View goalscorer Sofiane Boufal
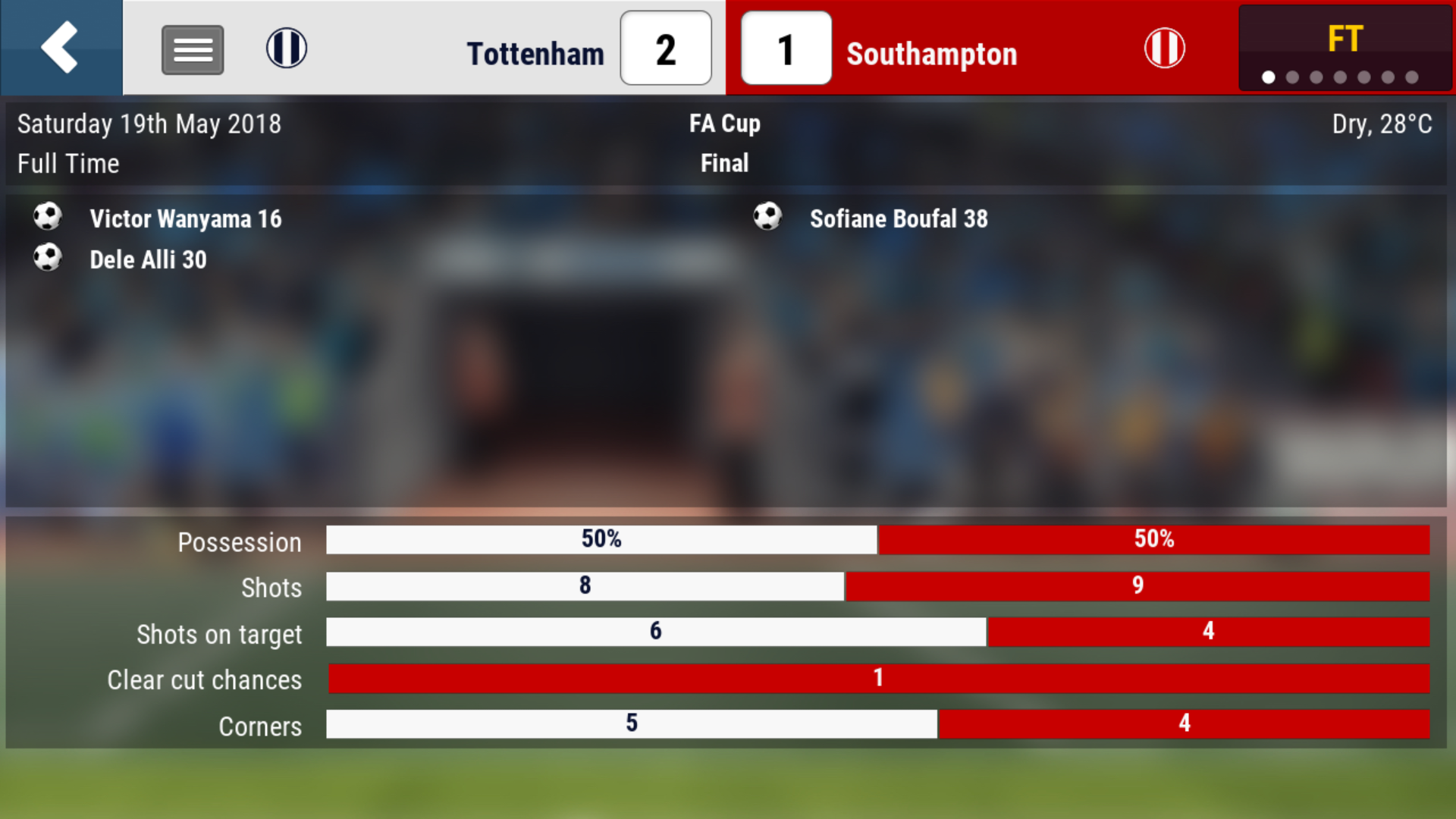 pos(898,219)
